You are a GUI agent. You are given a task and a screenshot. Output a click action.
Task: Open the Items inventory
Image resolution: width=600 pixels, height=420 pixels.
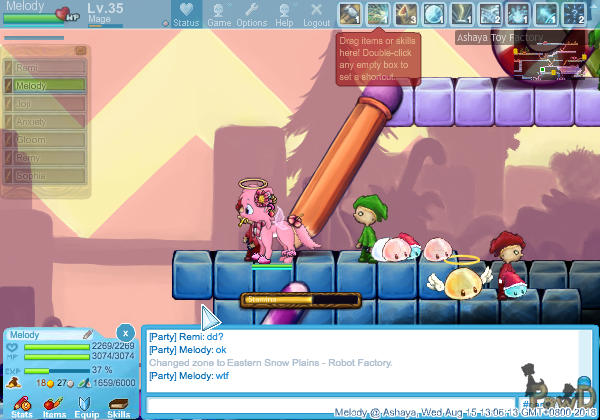(54, 404)
